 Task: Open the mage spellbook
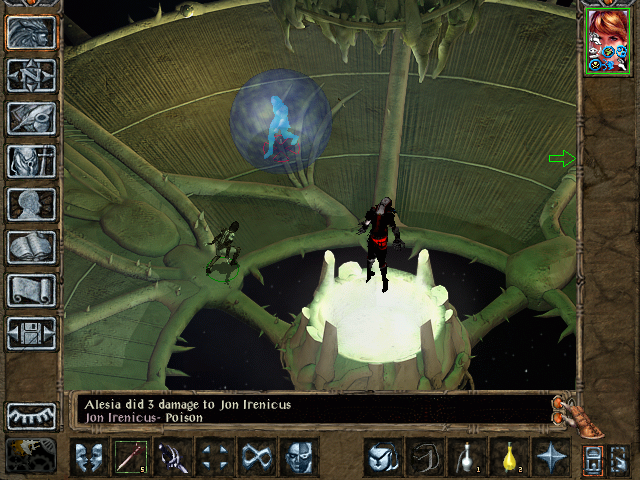tap(31, 246)
